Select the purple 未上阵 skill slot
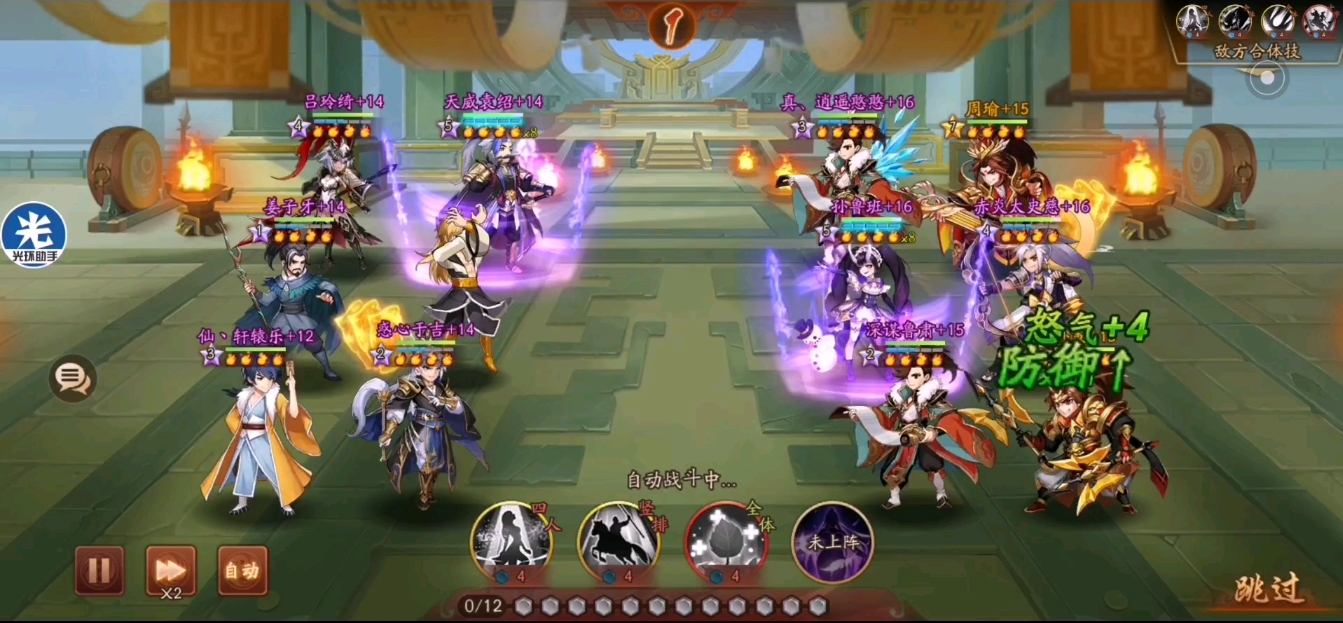1343x623 pixels. (832, 543)
